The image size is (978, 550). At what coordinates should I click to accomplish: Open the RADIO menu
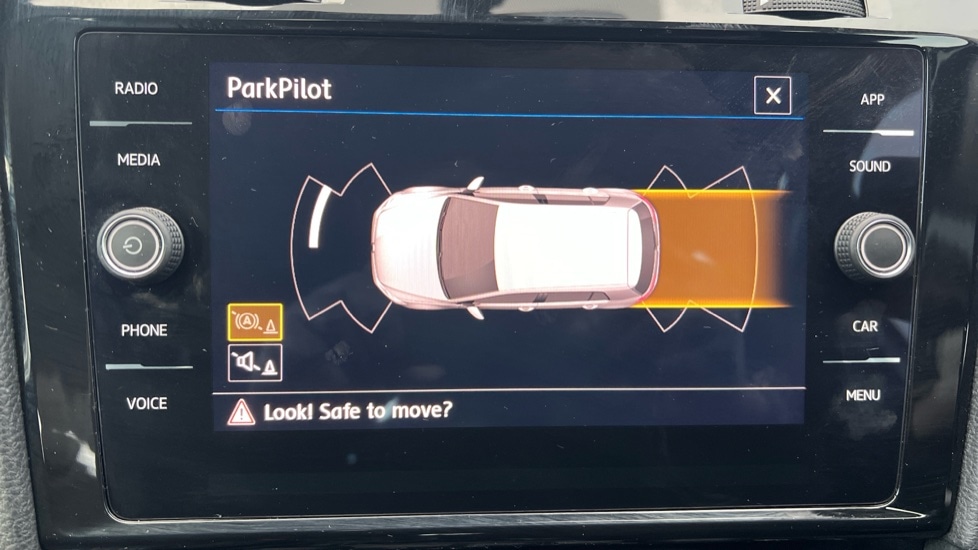(136, 89)
